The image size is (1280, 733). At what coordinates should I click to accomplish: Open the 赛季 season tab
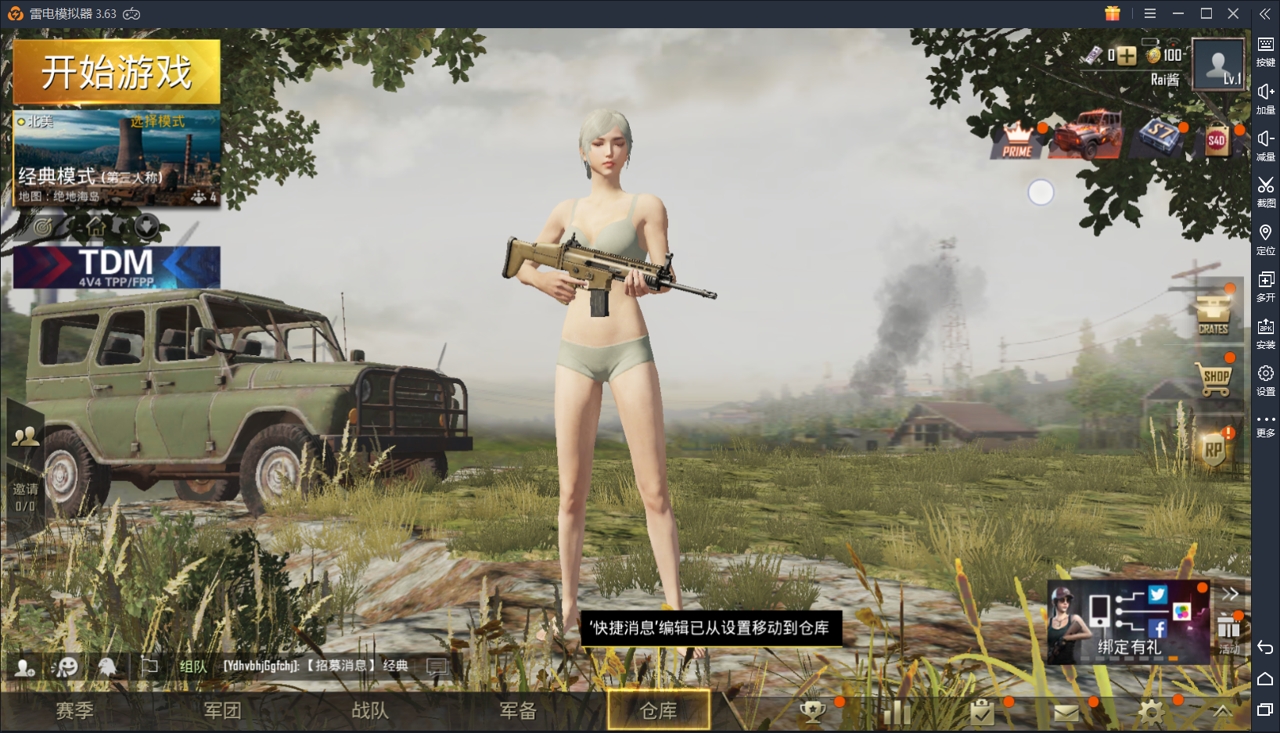[74, 711]
